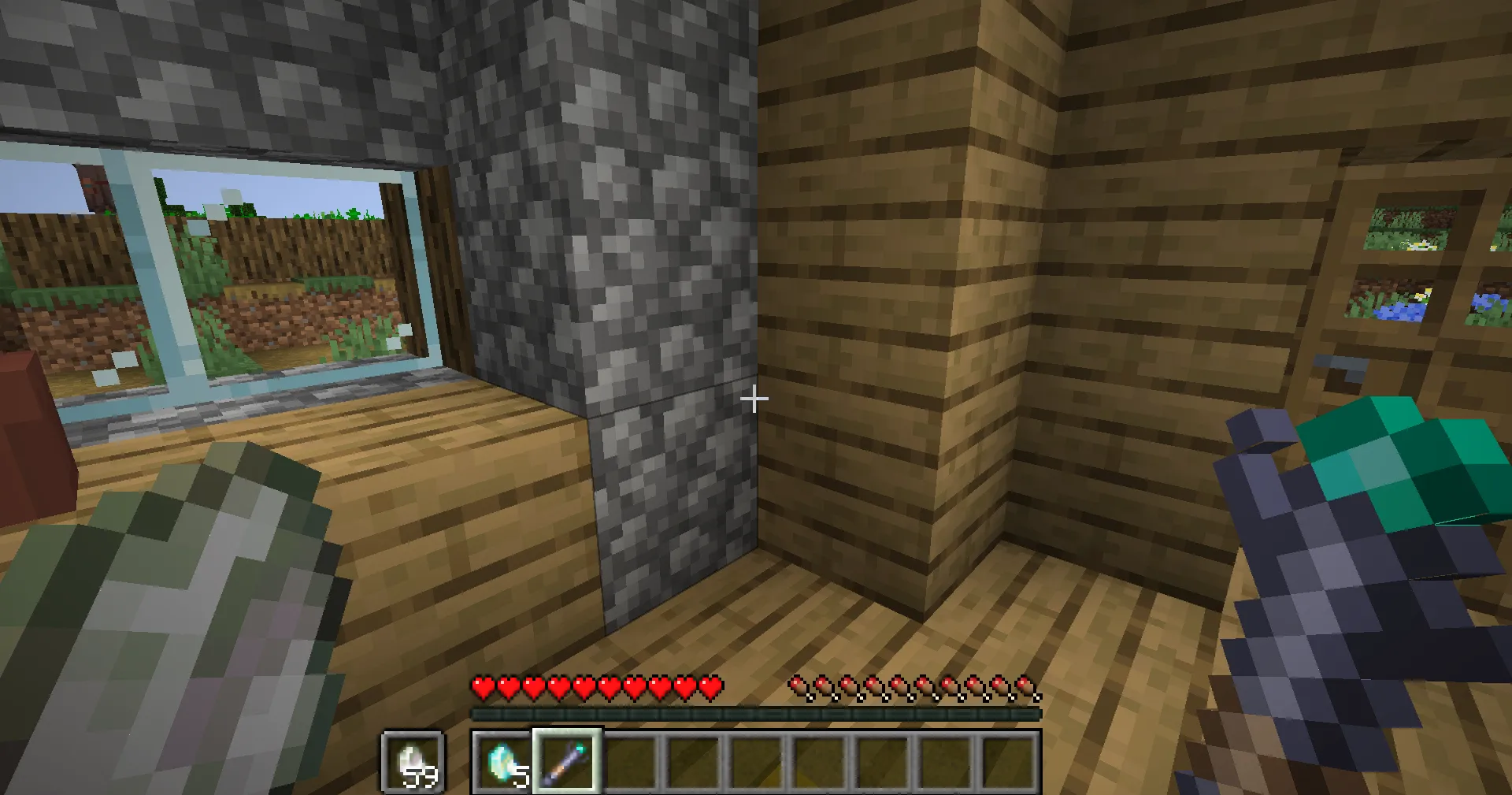
Task: Click the experience bar below the hearts
Action: tap(756, 711)
